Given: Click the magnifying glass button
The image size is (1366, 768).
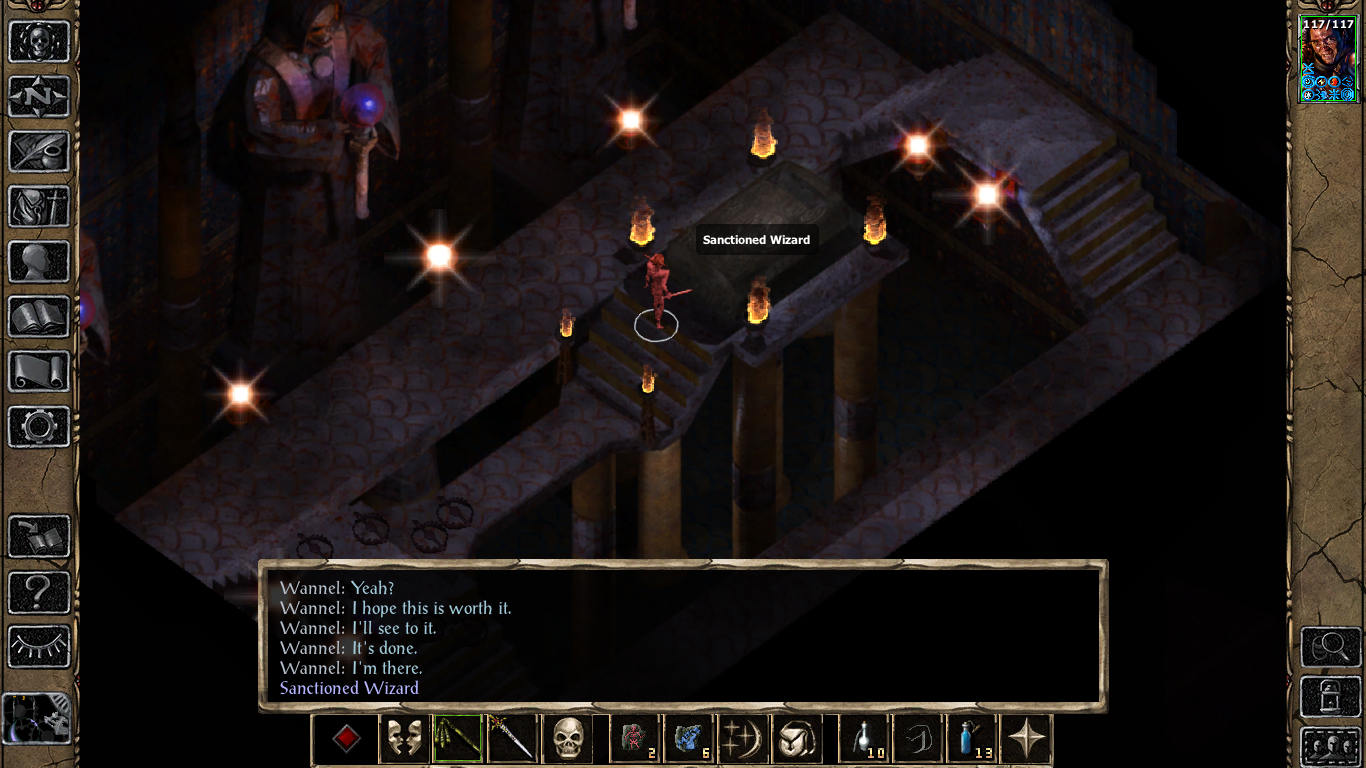Looking at the screenshot, I should pos(1329,647).
